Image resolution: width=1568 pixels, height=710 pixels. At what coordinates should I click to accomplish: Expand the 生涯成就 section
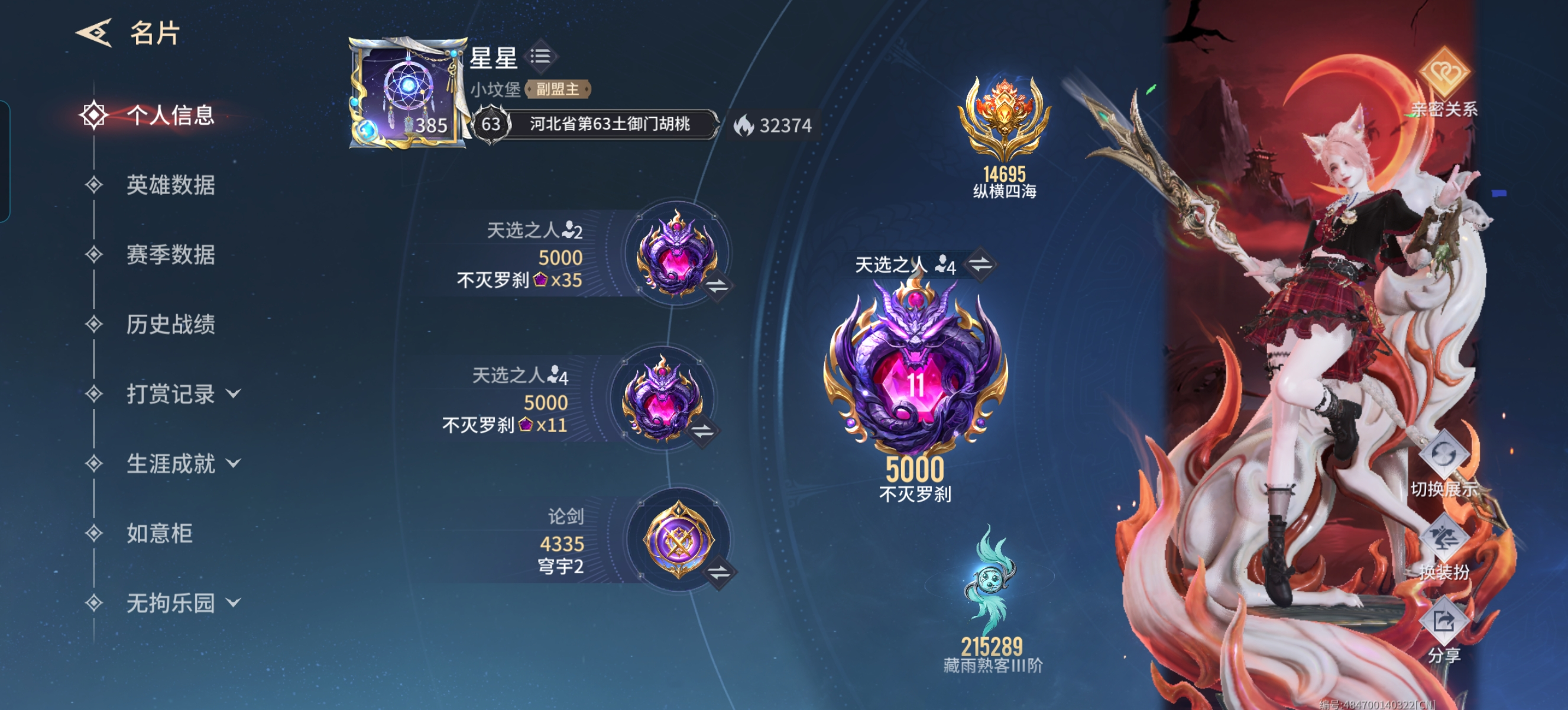tap(170, 464)
